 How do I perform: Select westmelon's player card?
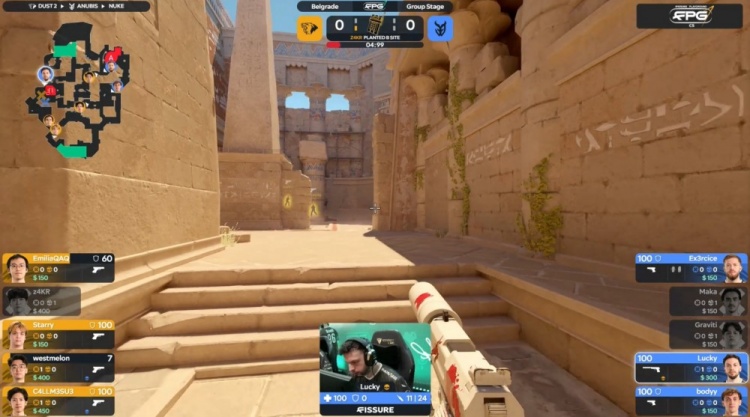pos(58,367)
